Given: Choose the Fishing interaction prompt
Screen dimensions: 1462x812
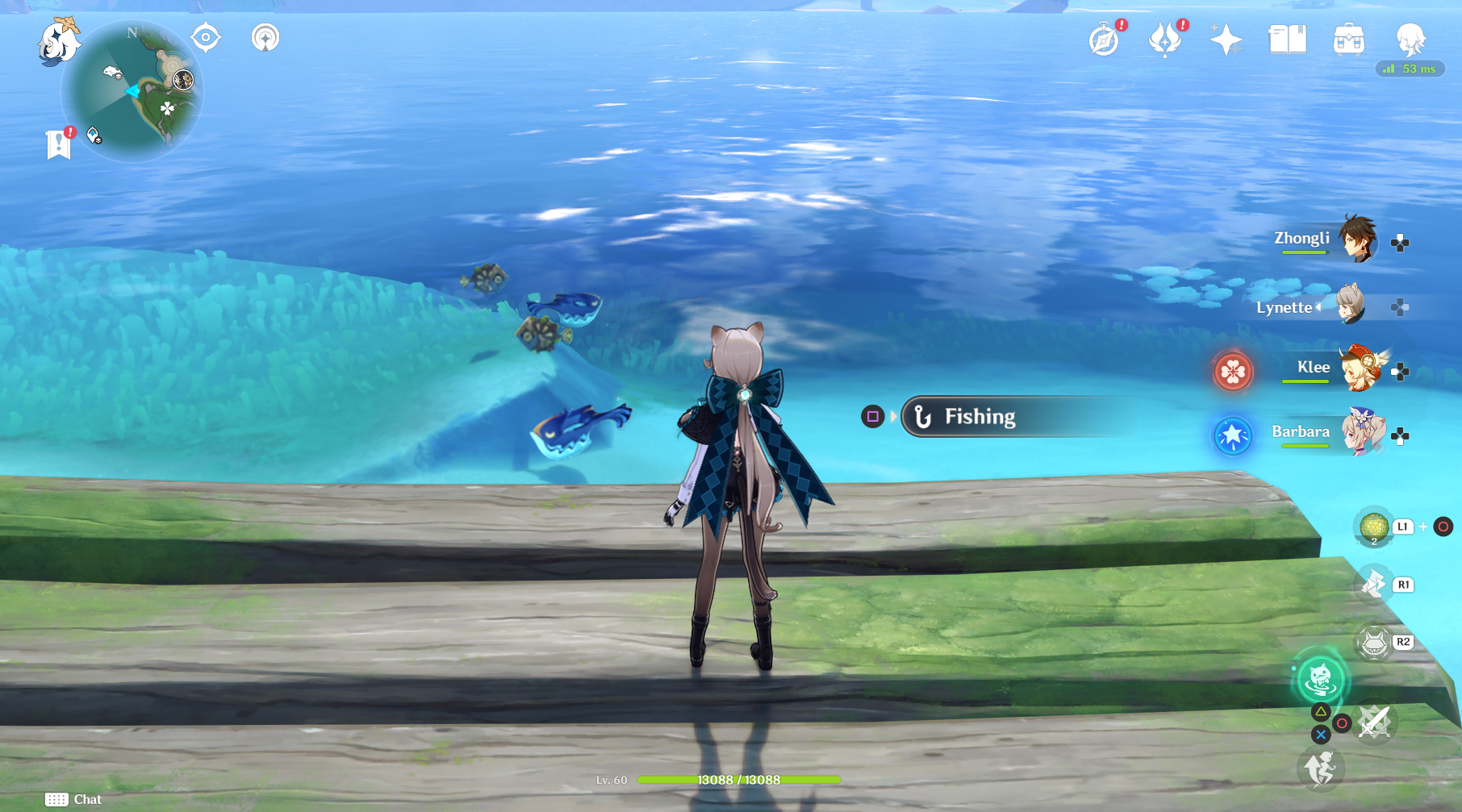Looking at the screenshot, I should [980, 417].
